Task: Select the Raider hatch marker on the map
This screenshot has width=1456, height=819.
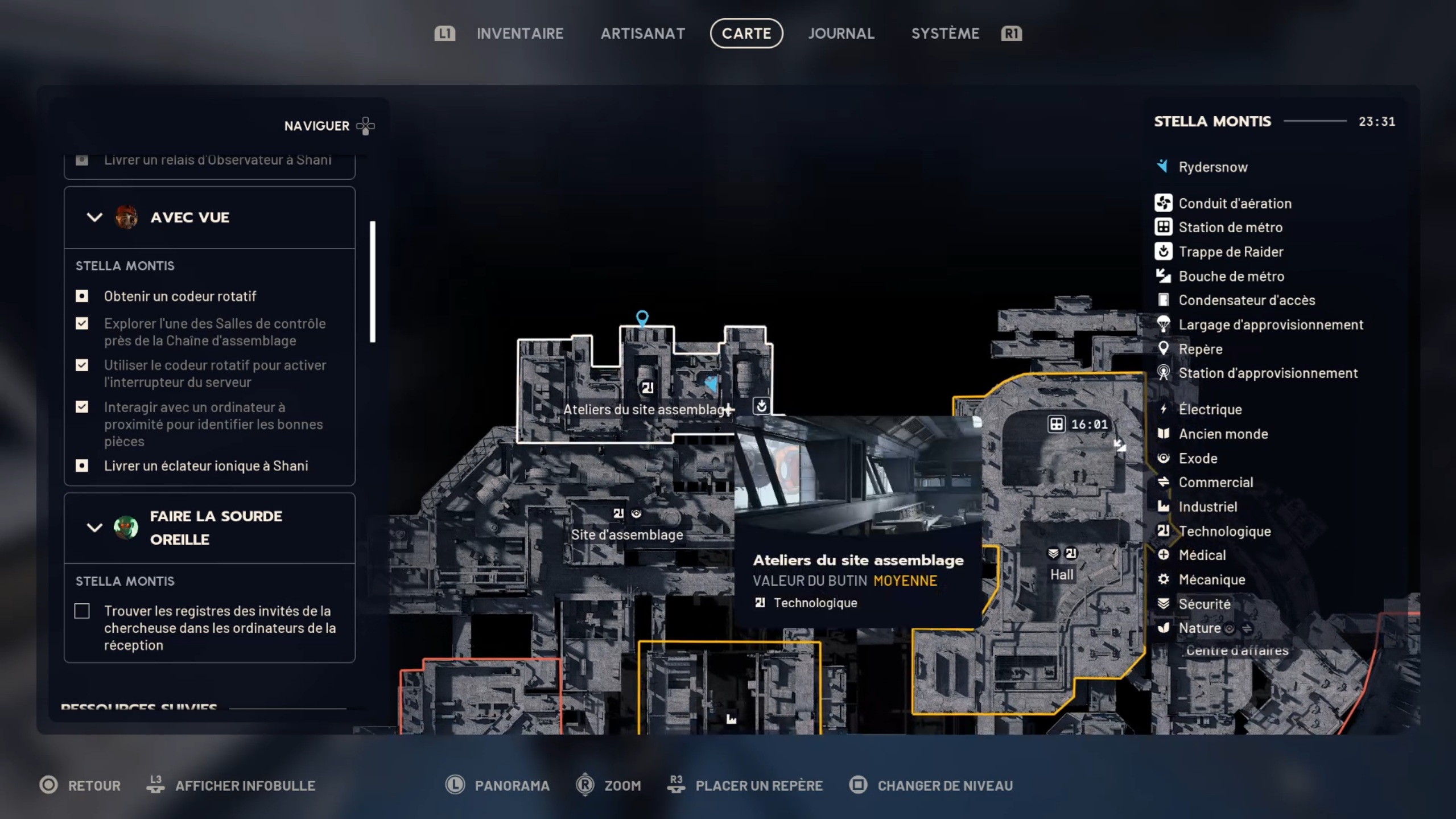Action: pos(761,406)
